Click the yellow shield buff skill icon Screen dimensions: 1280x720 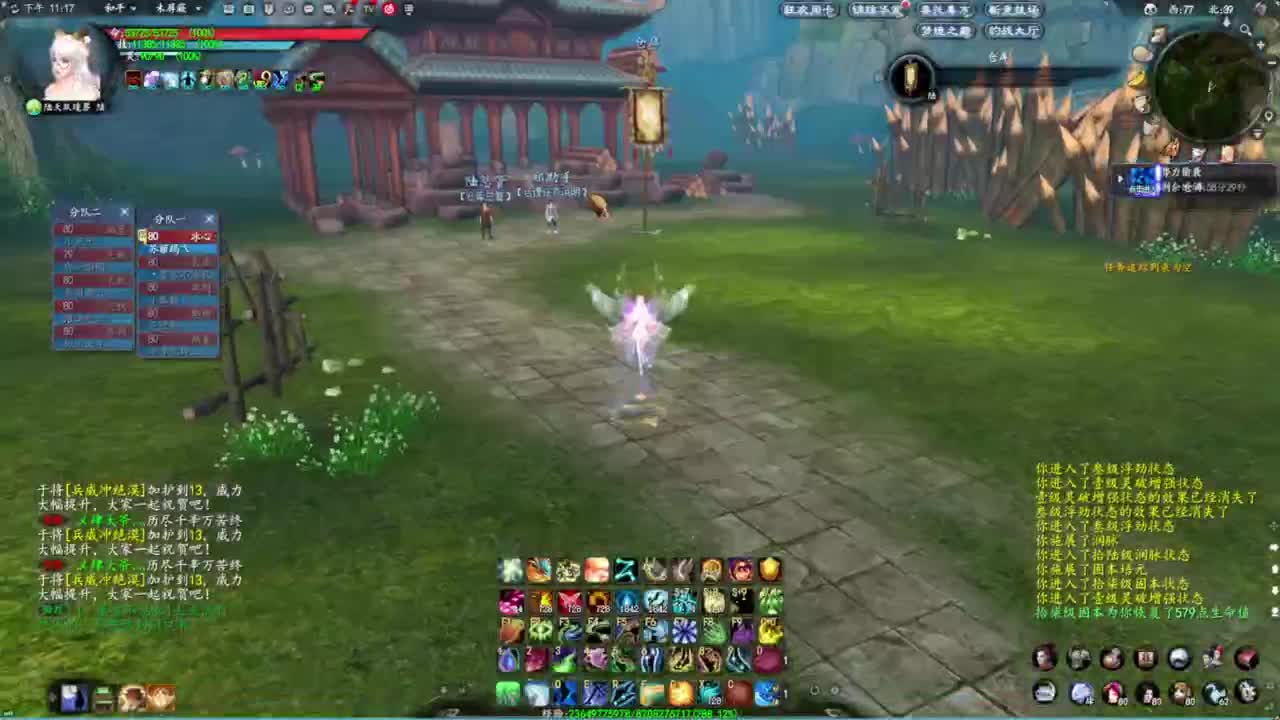[x=768, y=570]
